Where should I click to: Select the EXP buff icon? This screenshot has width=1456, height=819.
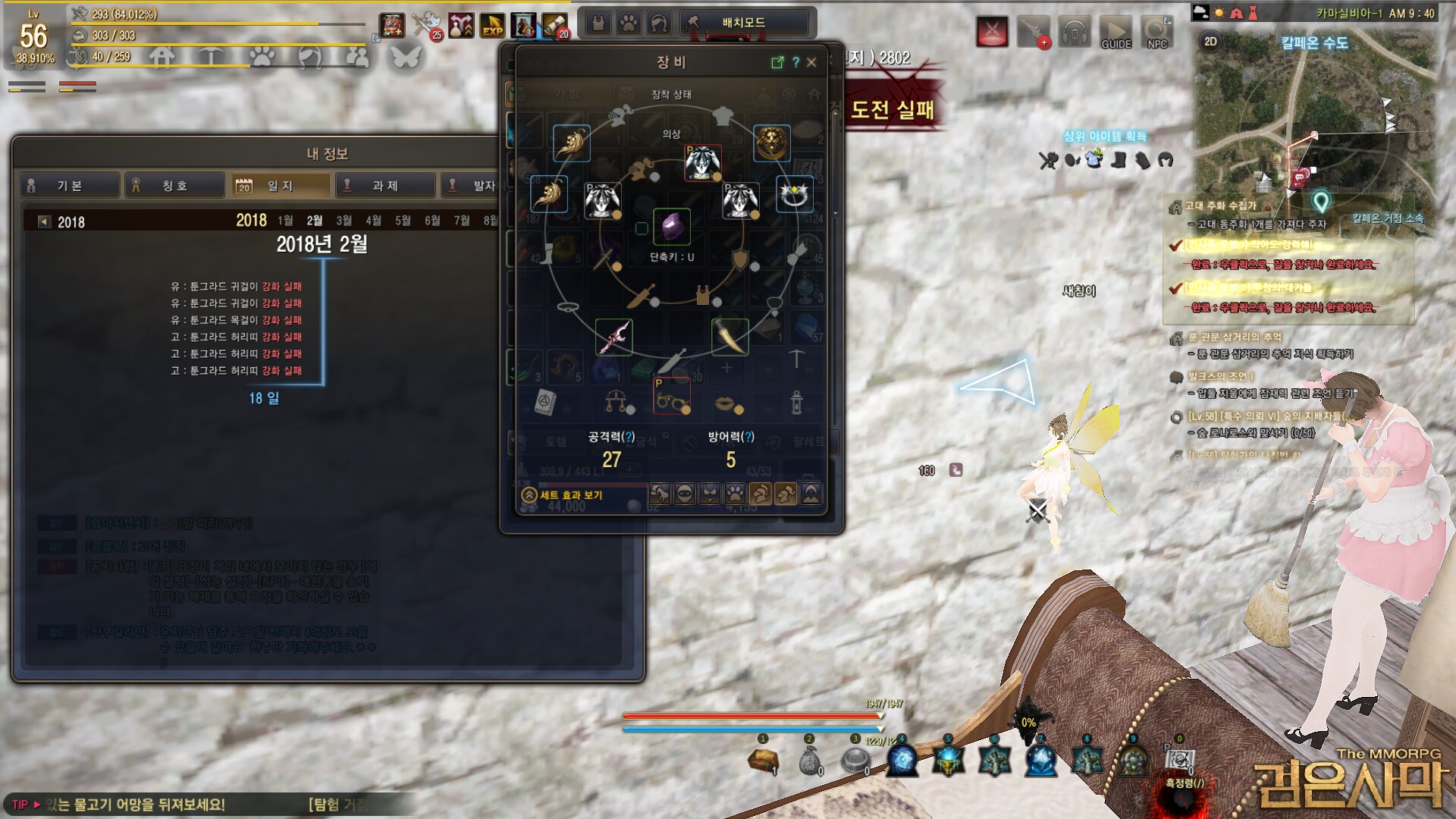tap(492, 26)
